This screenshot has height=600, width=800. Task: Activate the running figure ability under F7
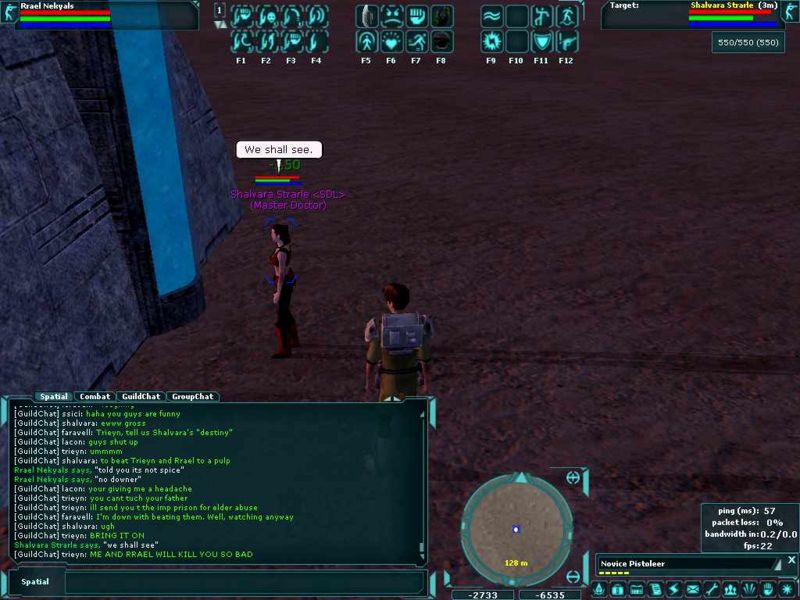coord(416,41)
